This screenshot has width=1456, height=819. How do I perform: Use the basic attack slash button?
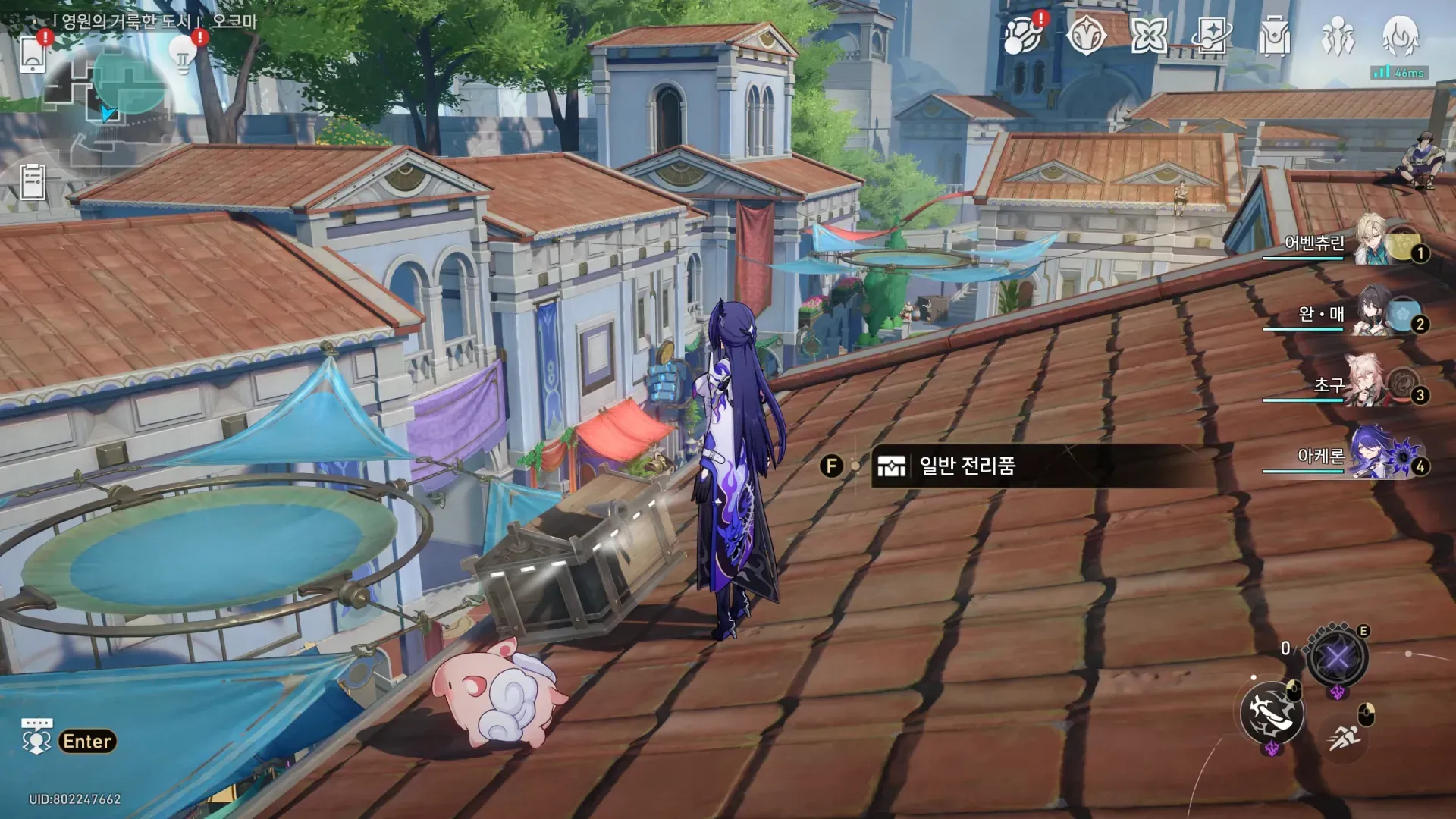pos(1272,713)
